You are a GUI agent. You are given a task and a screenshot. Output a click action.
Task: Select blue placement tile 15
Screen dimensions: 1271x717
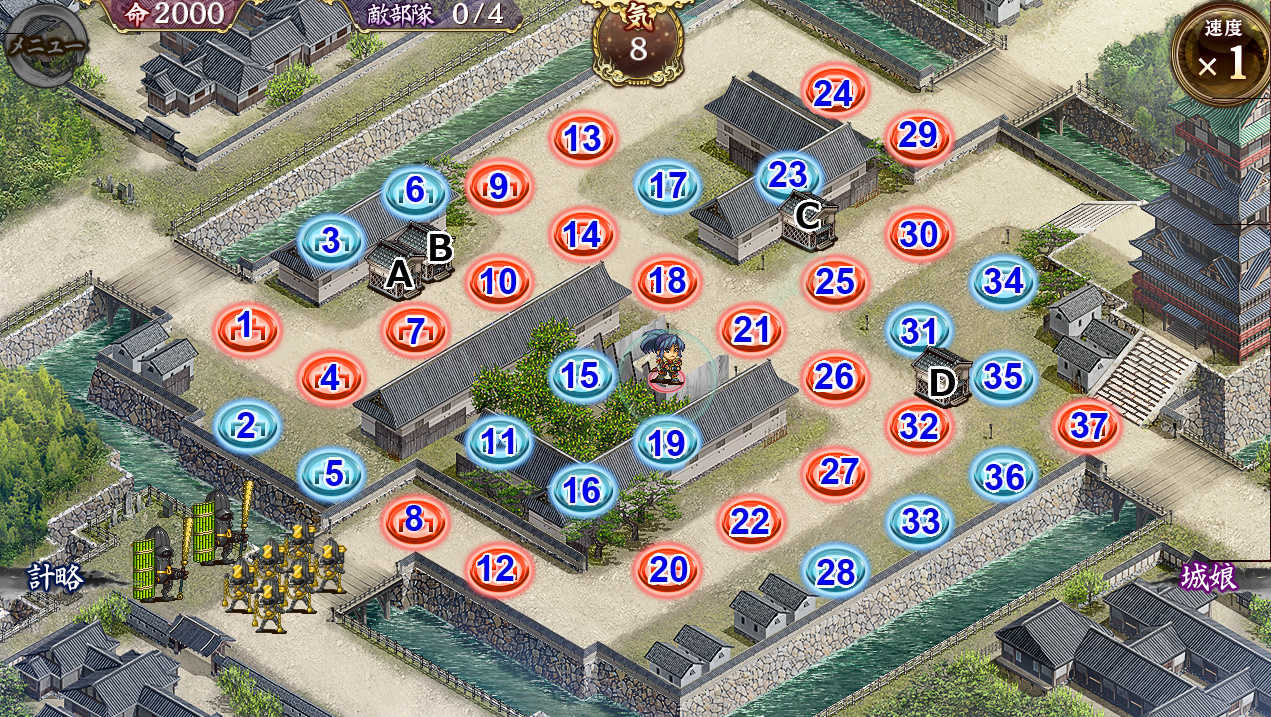pyautogui.click(x=583, y=376)
